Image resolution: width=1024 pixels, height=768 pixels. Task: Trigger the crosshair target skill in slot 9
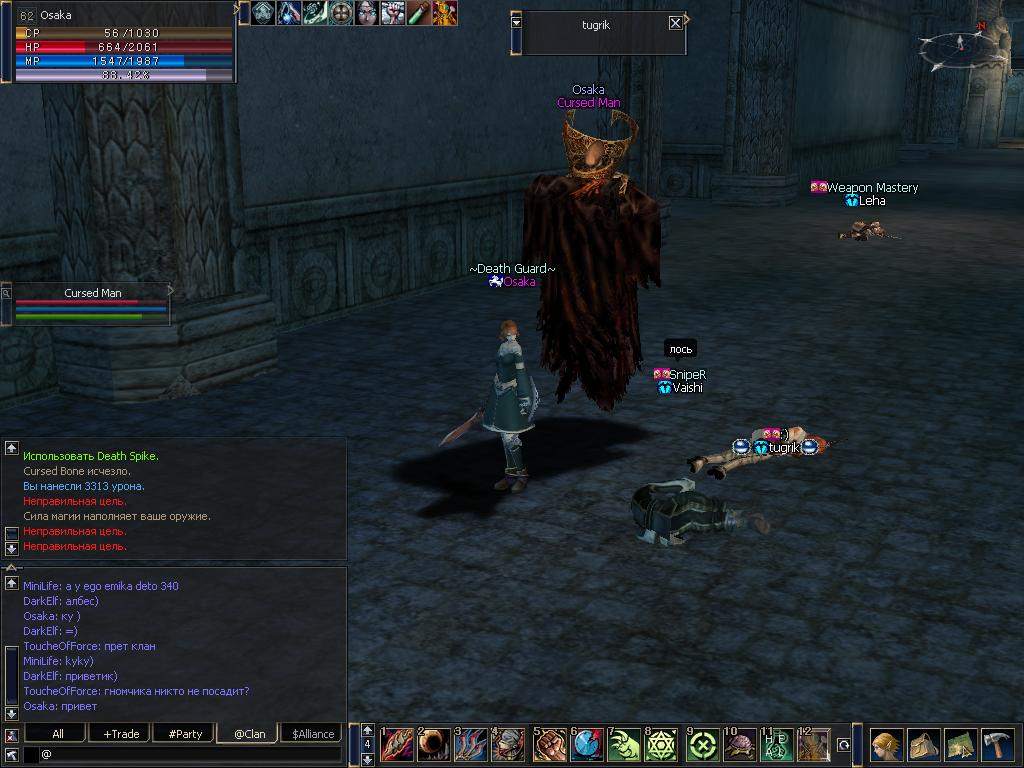coord(699,744)
